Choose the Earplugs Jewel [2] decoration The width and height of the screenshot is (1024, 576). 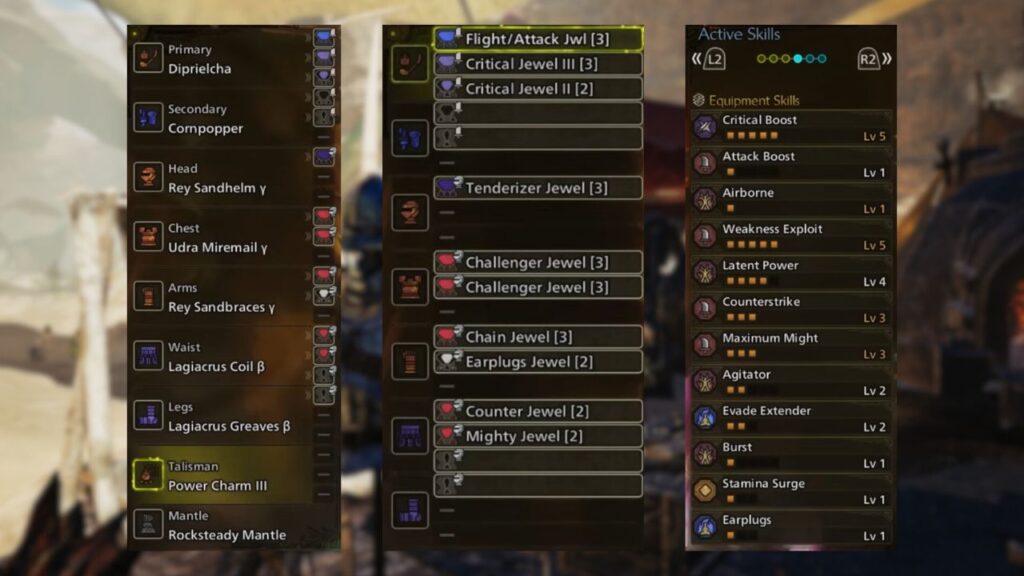[538, 362]
